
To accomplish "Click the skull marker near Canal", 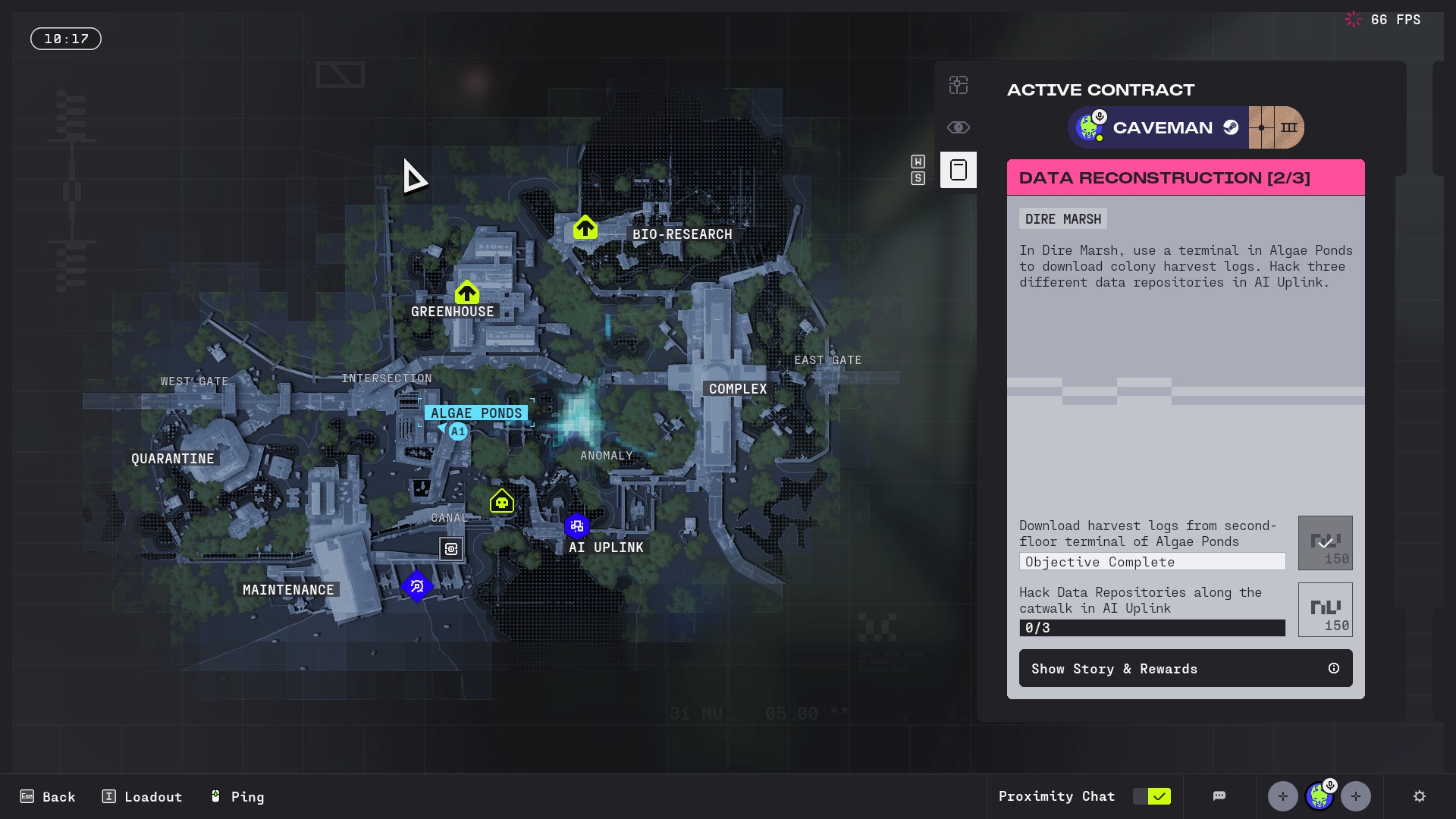I will tap(502, 501).
